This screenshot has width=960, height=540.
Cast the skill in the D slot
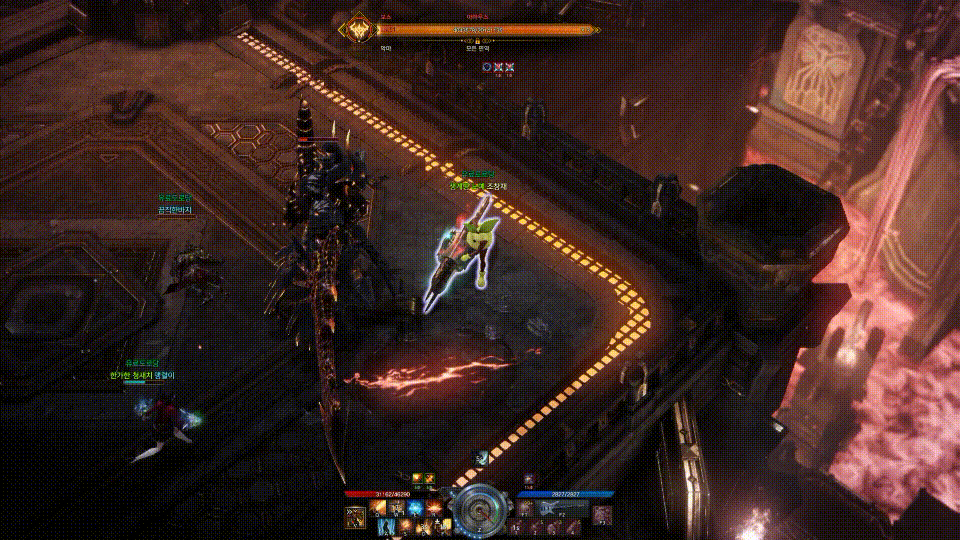point(422,526)
